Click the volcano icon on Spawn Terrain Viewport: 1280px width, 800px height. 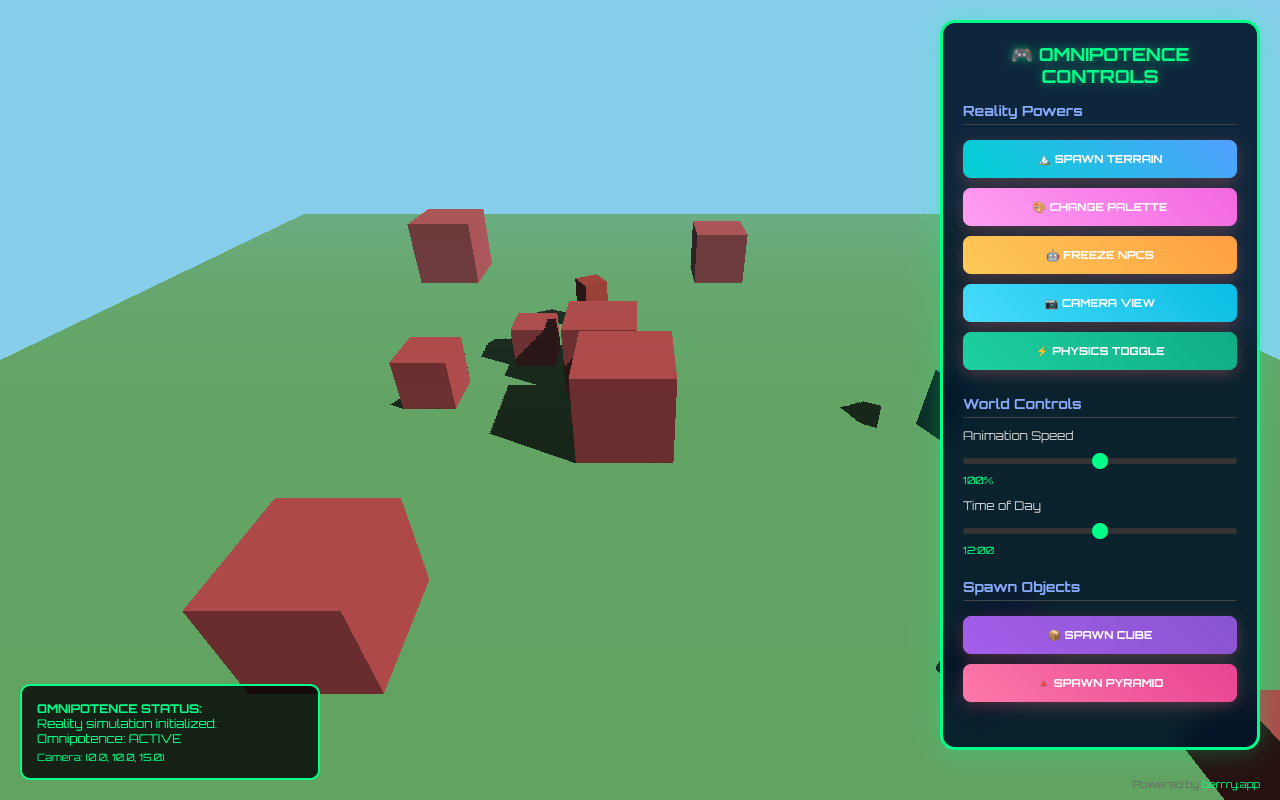coord(1044,159)
